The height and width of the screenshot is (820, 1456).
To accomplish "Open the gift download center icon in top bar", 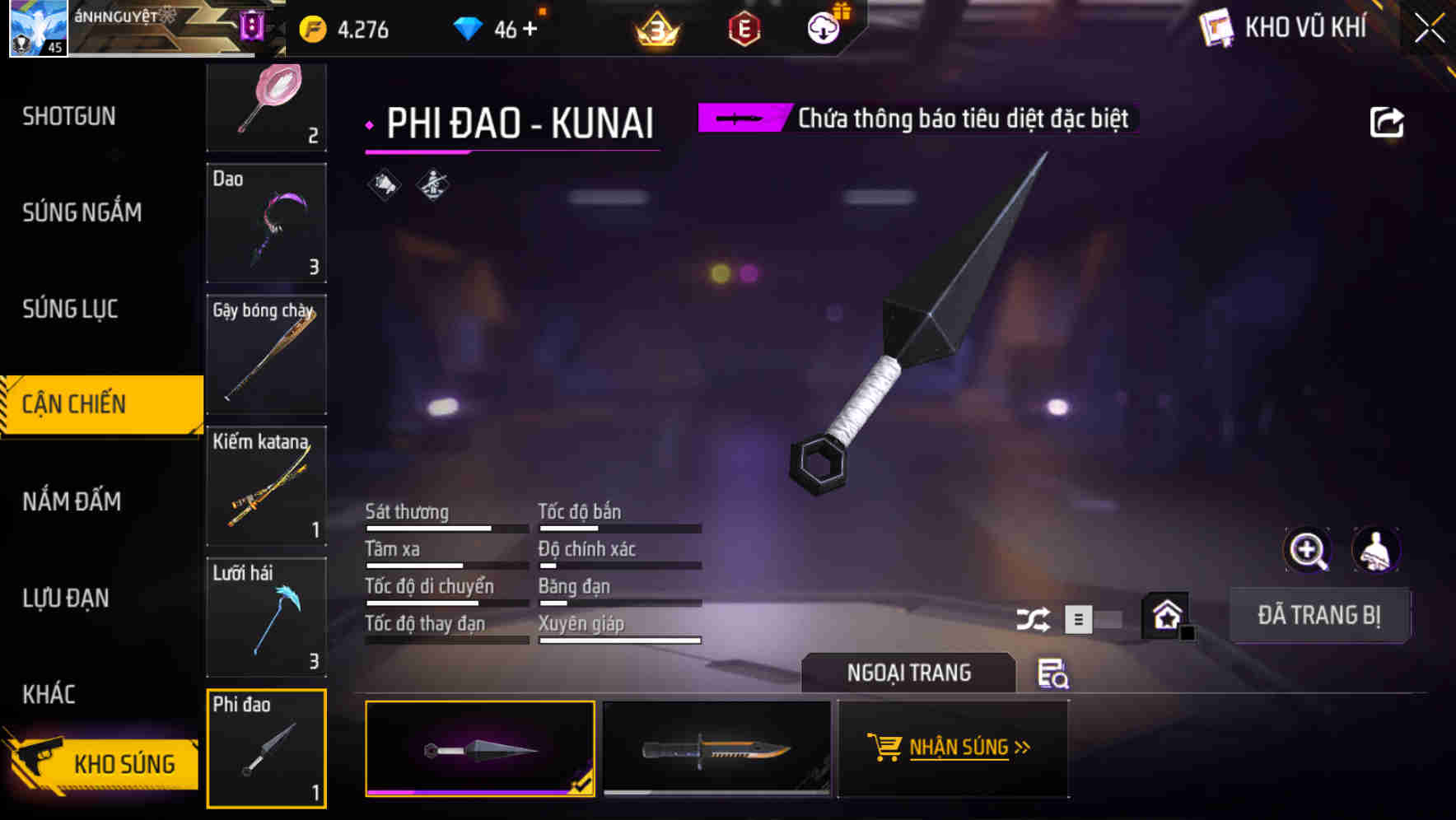I will point(823,28).
